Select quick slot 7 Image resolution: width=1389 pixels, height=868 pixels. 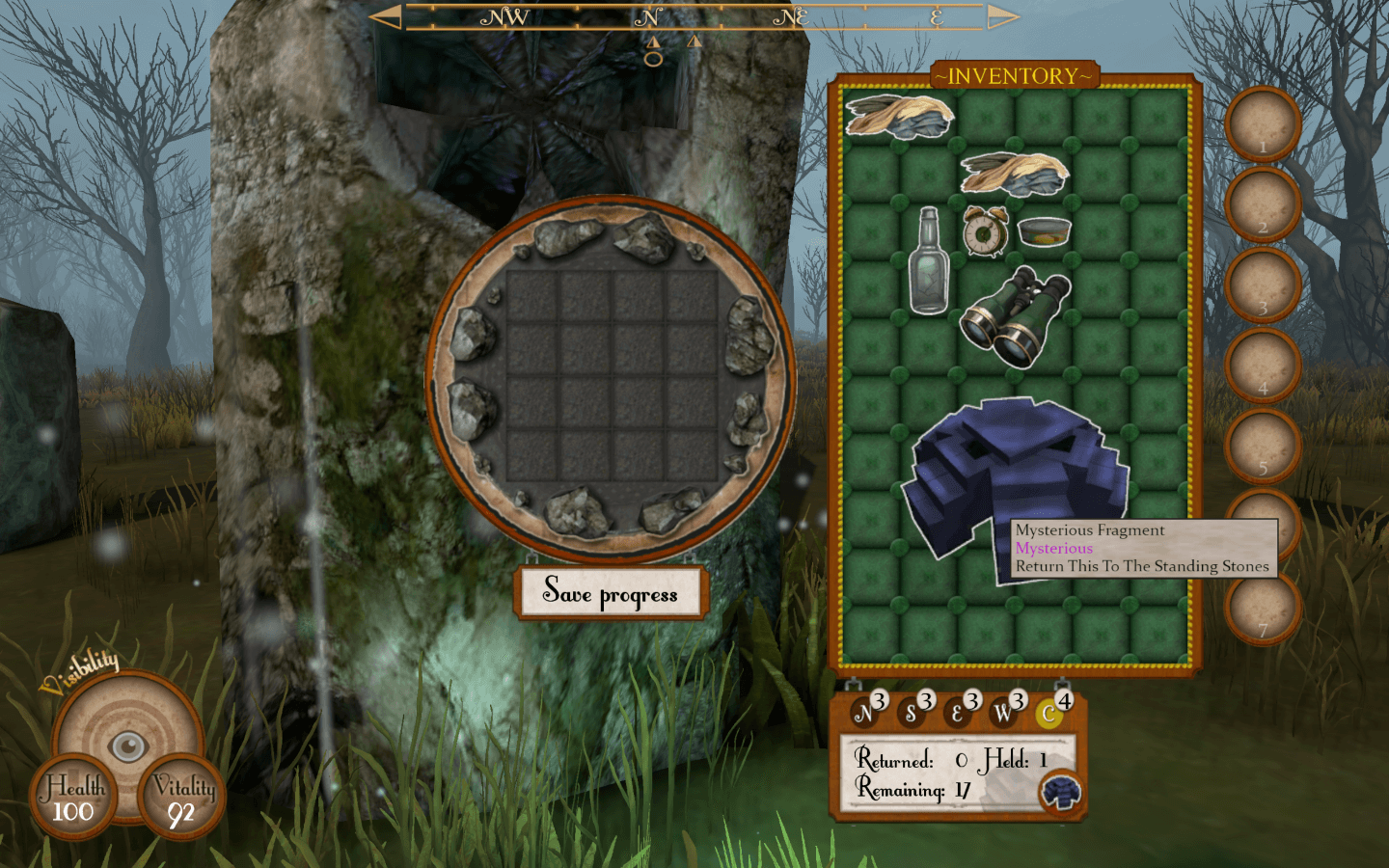[1263, 608]
